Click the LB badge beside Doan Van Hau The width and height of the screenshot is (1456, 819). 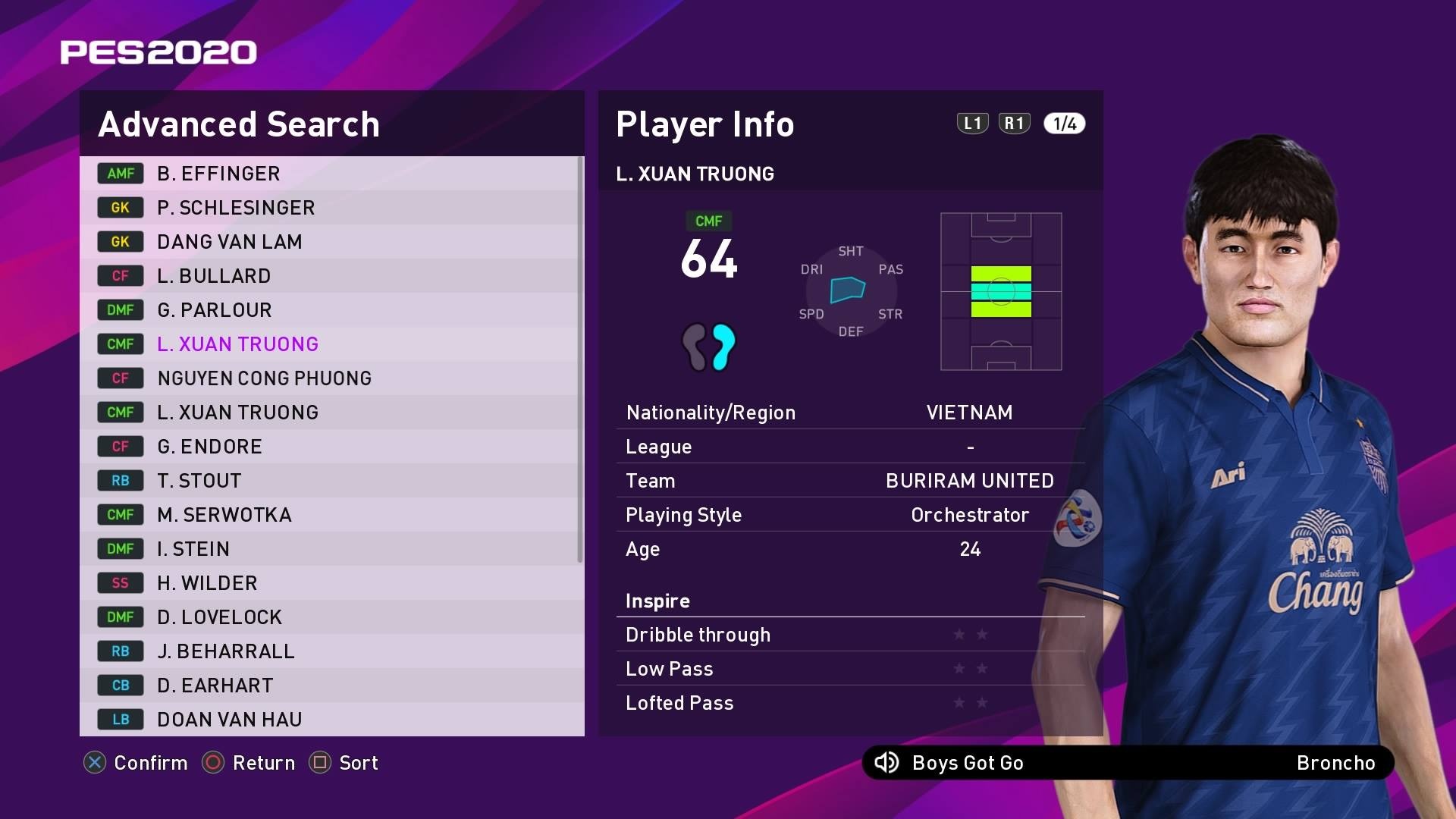coord(120,719)
